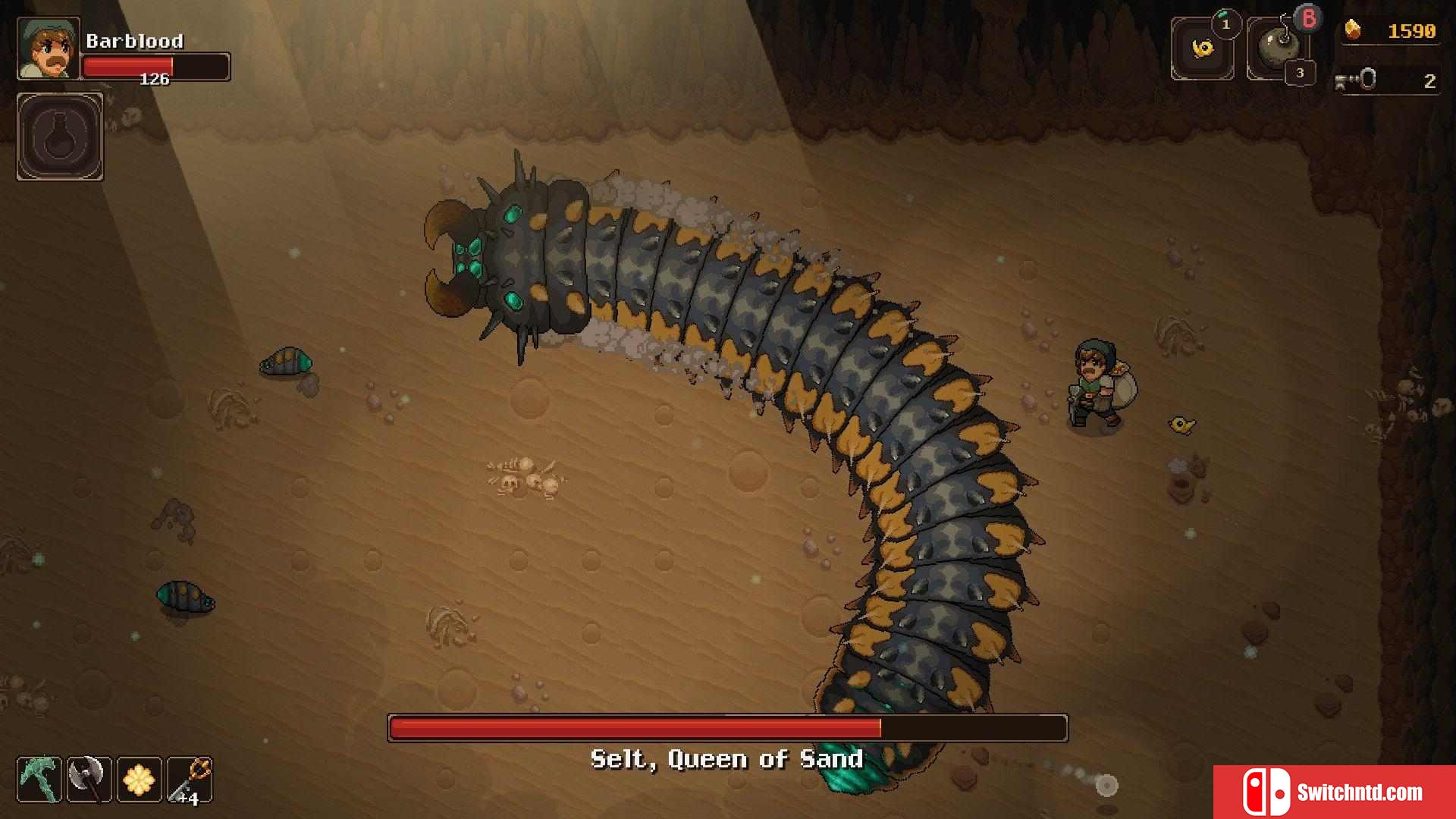Viewport: 1456px width, 819px height.
Task: Select the yellow canary familiar slot
Action: (x=1202, y=49)
